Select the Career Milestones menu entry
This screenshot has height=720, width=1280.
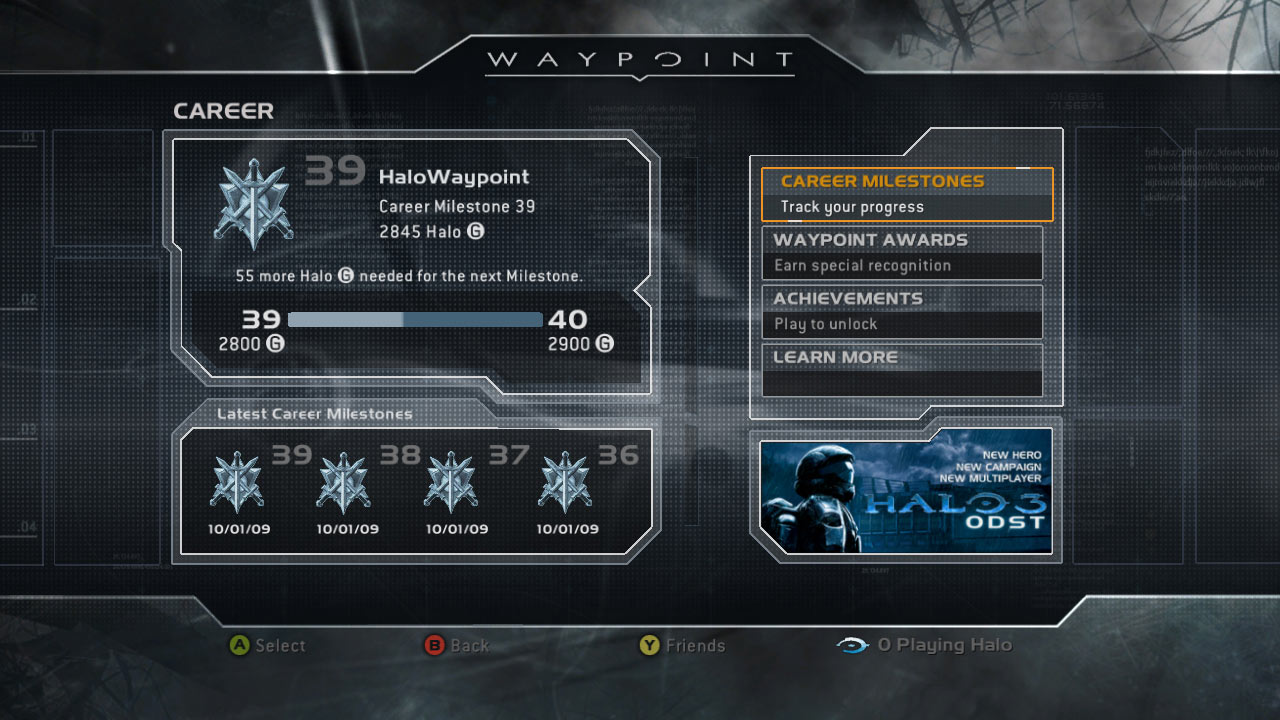pyautogui.click(x=906, y=194)
